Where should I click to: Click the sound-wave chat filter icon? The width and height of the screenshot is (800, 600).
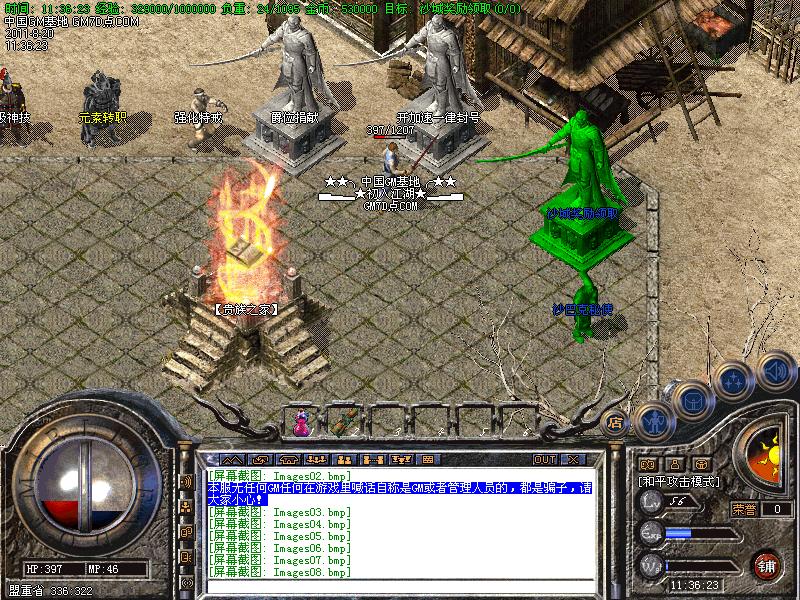coord(186,482)
